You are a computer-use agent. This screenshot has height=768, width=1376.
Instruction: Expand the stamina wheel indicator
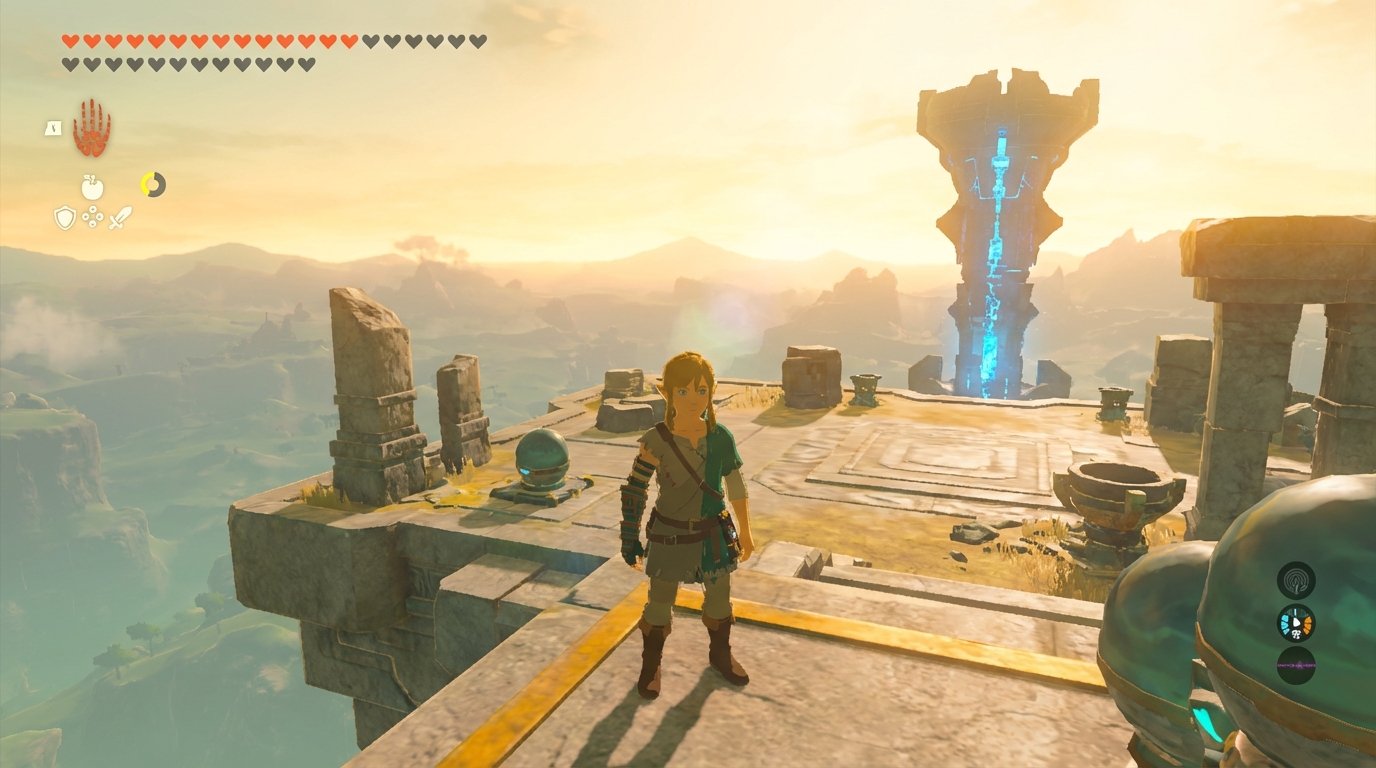coord(153,184)
